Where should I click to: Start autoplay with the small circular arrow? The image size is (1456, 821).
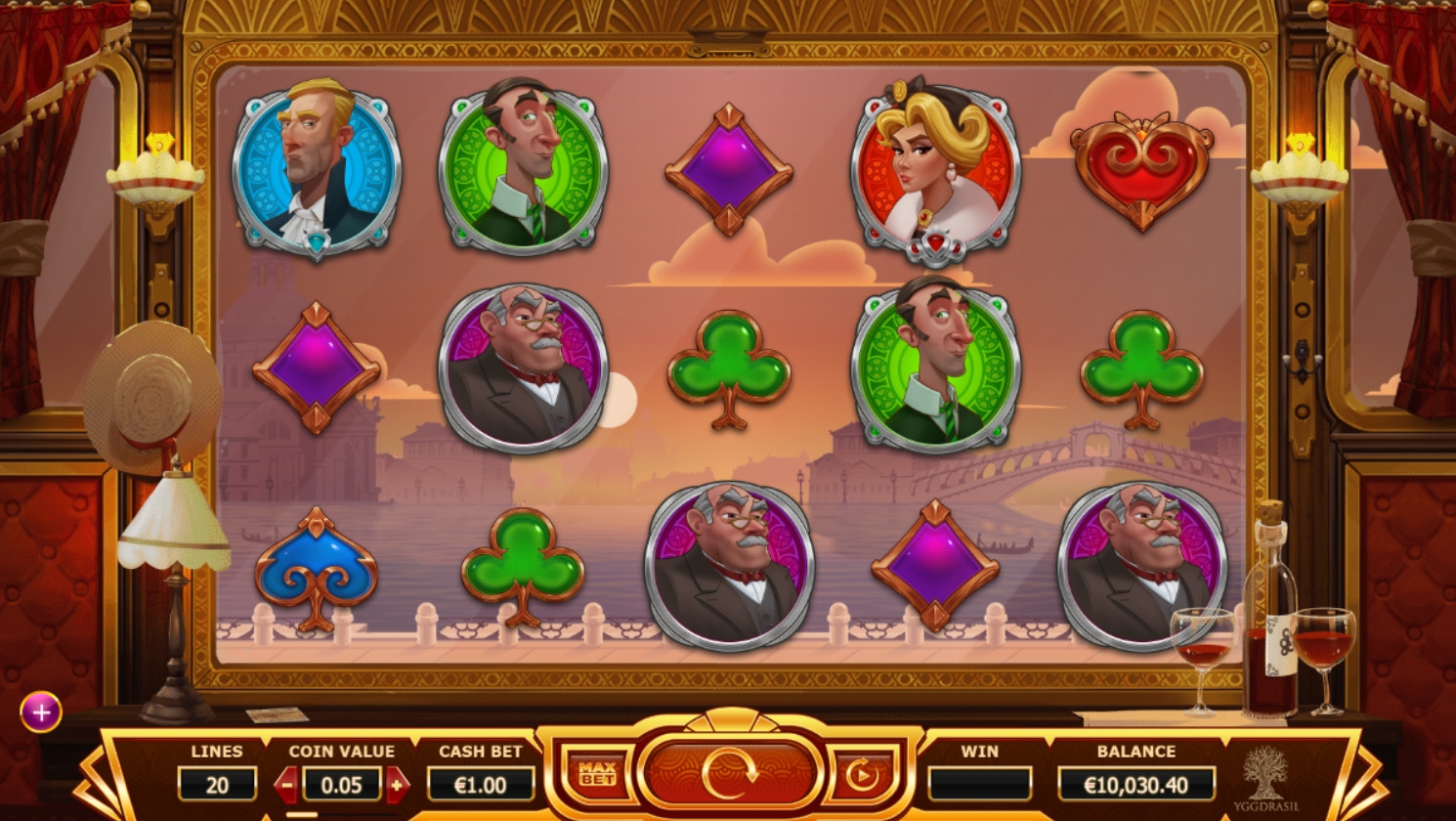point(861,775)
